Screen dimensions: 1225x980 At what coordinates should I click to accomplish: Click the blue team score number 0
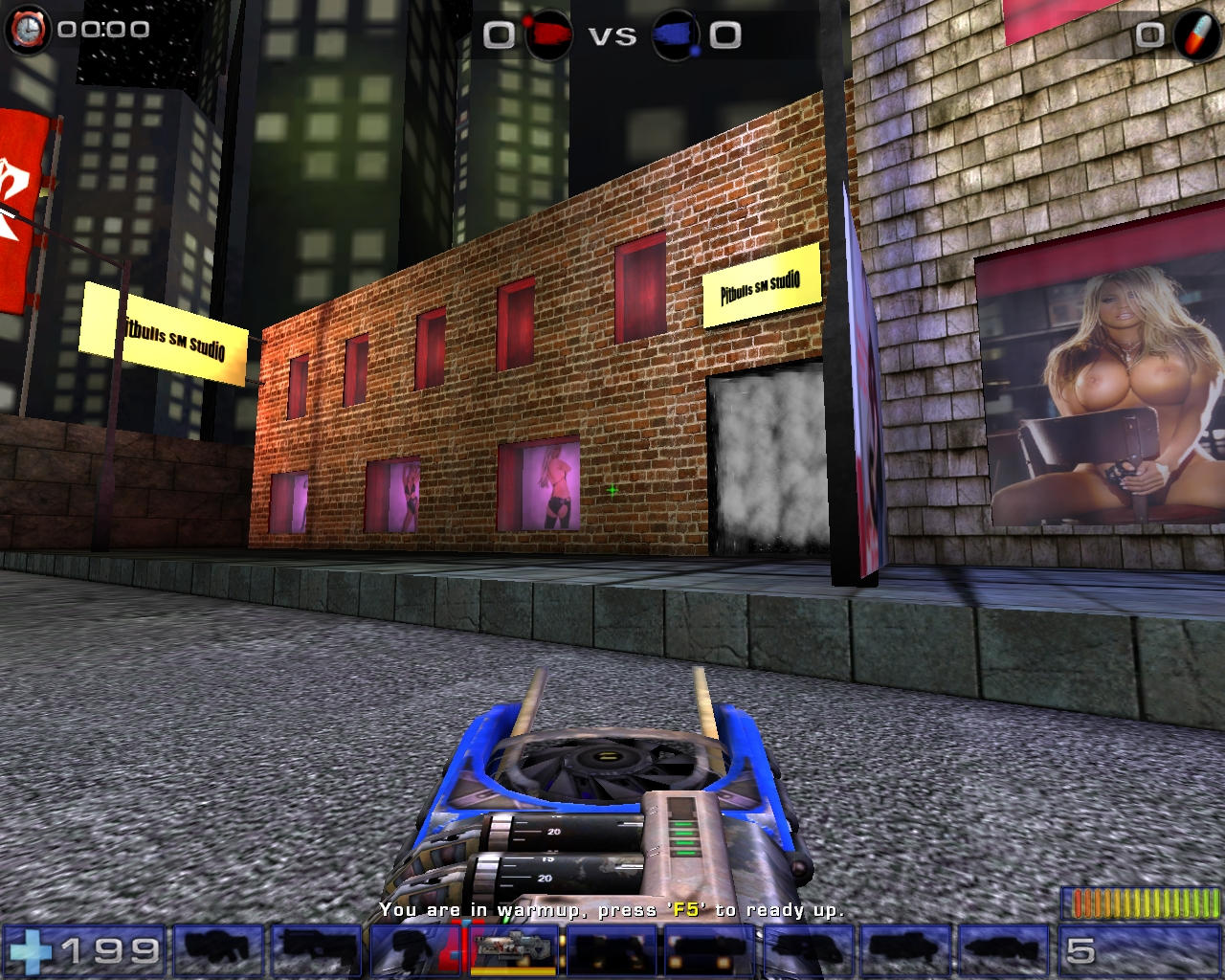724,34
